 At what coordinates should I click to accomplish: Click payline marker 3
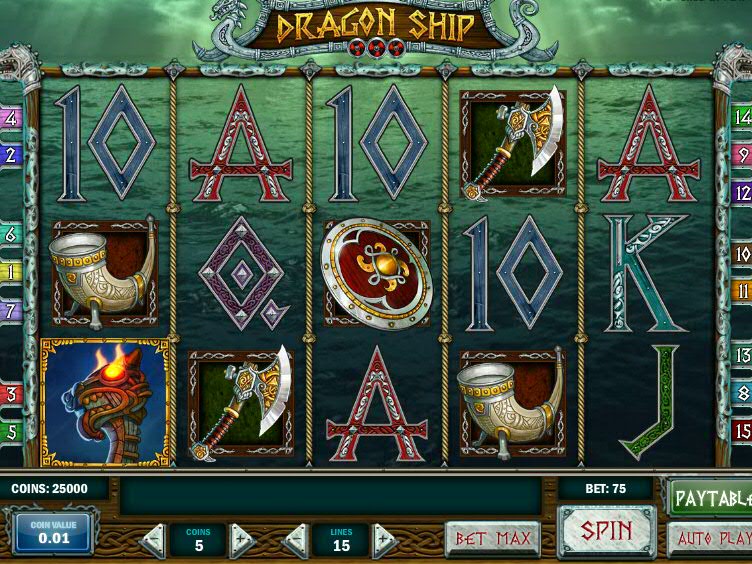point(11,394)
